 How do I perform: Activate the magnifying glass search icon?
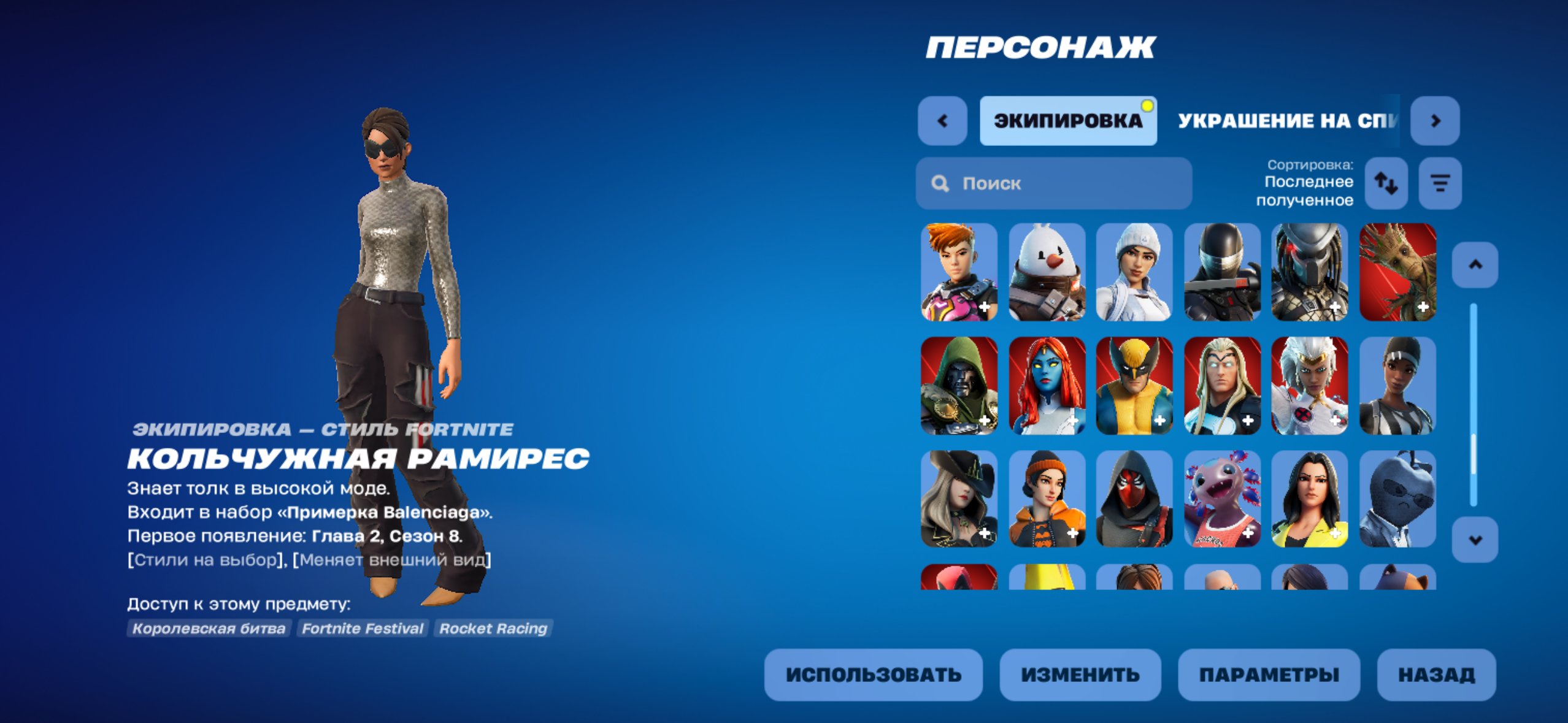(x=940, y=183)
